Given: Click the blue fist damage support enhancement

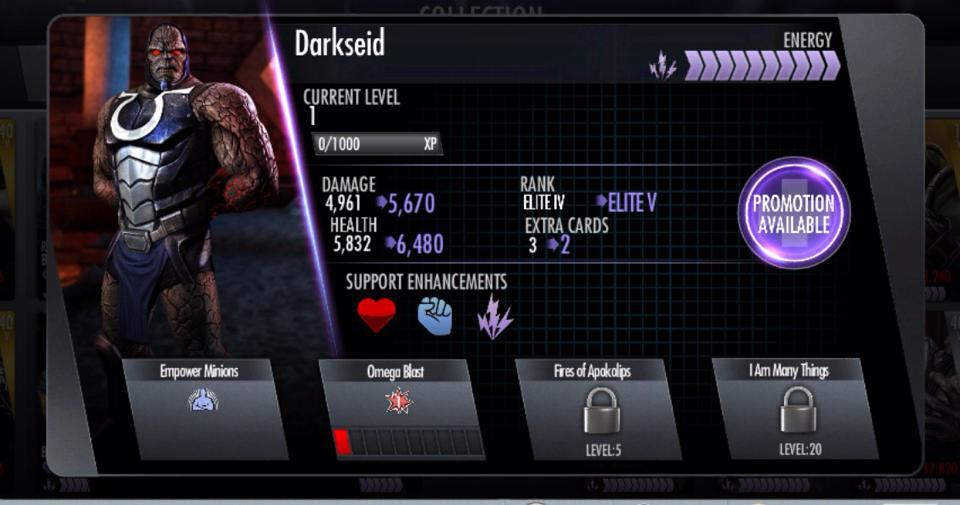Looking at the screenshot, I should tap(435, 316).
